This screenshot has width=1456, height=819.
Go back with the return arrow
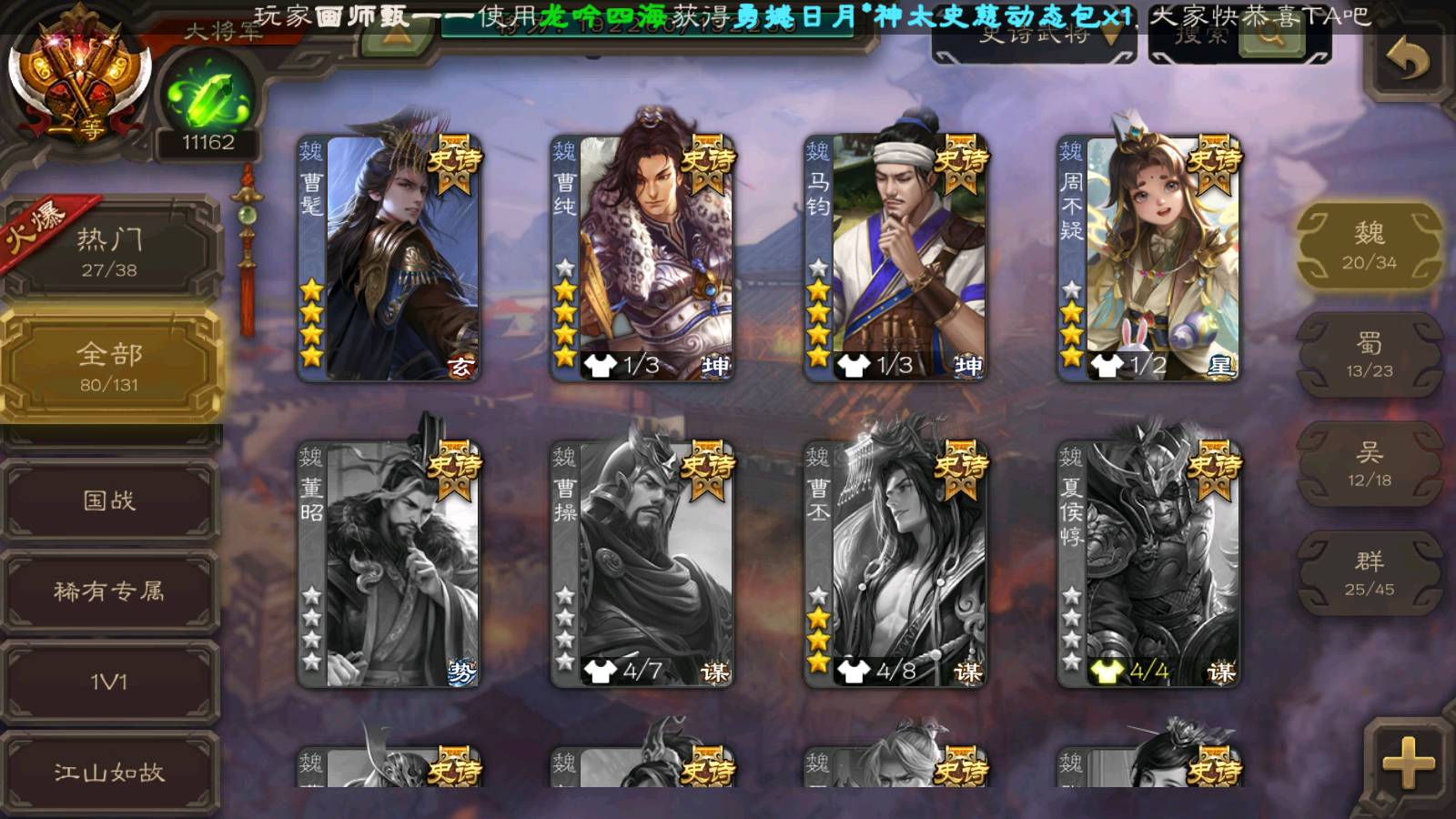point(1407,61)
